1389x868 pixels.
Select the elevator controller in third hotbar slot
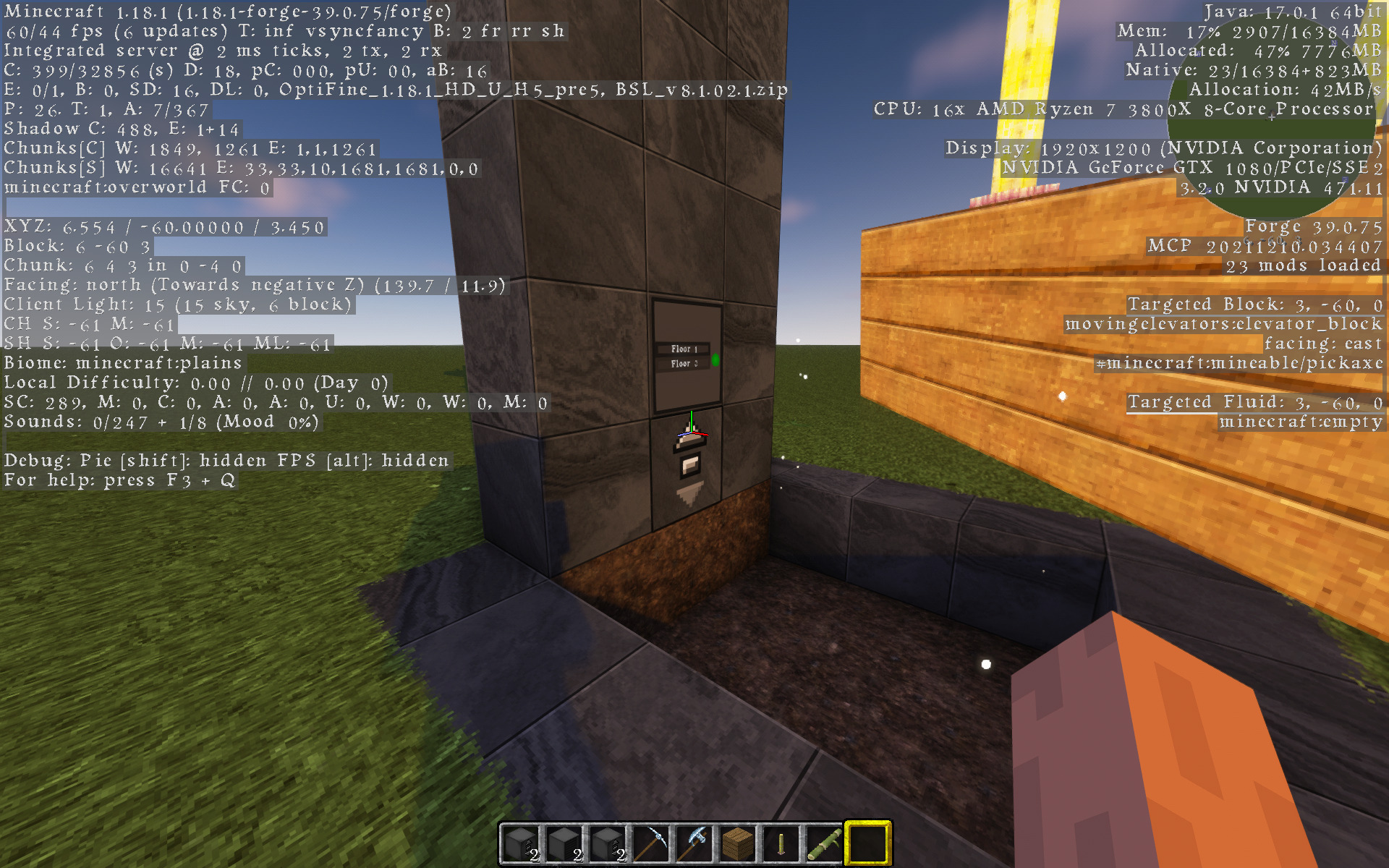click(610, 841)
